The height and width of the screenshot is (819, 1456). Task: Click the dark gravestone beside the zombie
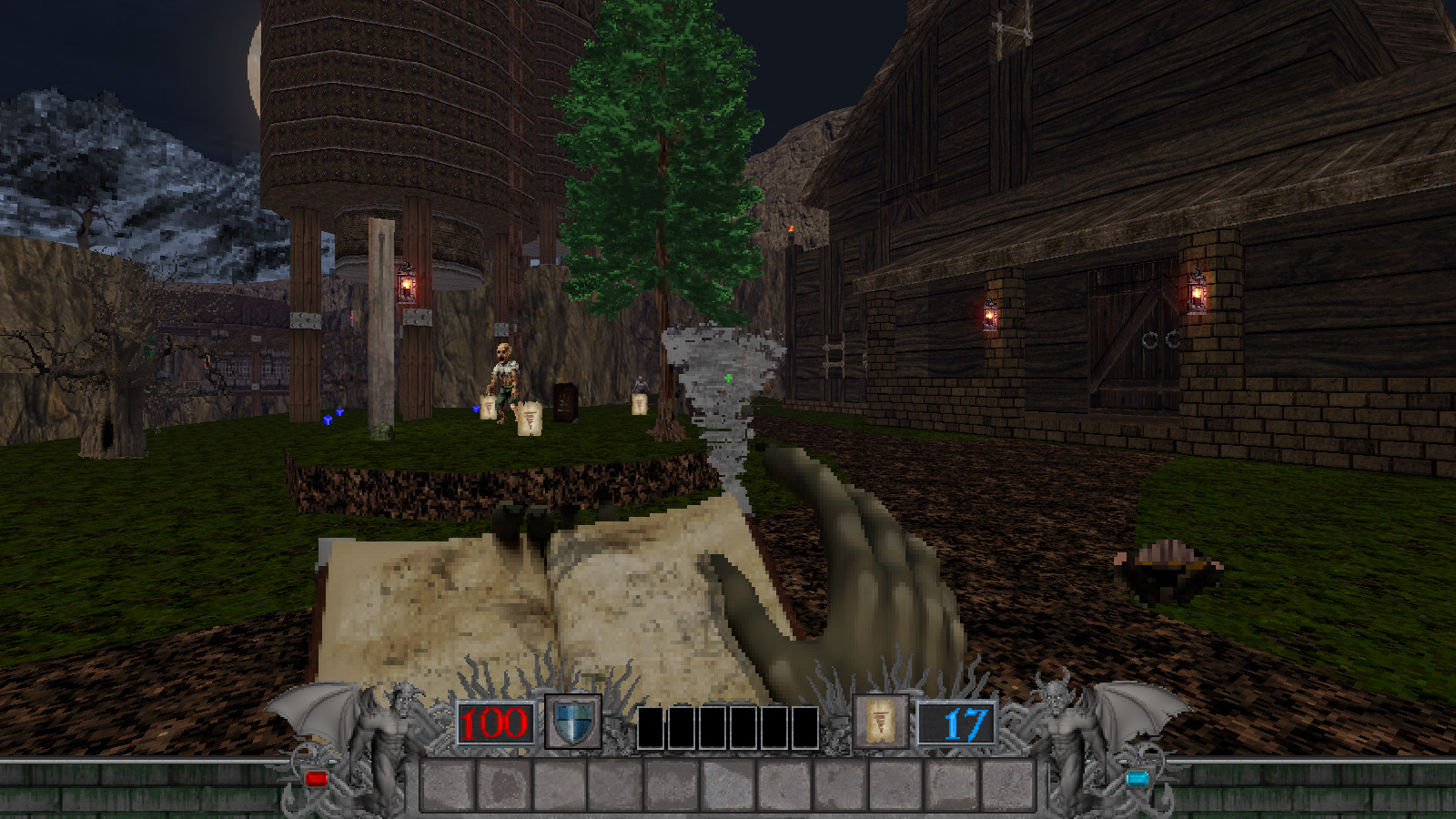click(x=564, y=402)
